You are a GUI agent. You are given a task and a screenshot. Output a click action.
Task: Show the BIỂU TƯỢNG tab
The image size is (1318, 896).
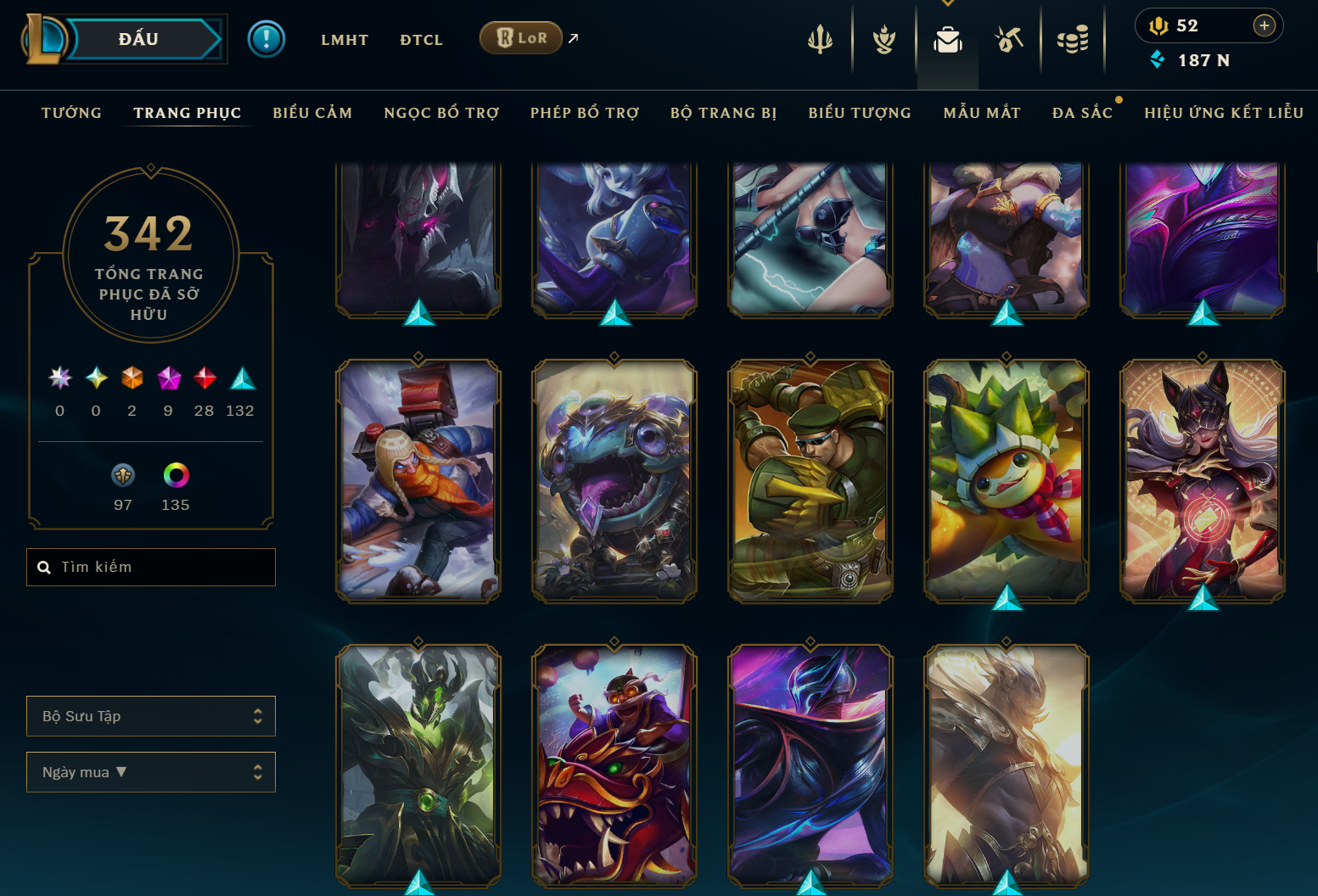pyautogui.click(x=860, y=113)
